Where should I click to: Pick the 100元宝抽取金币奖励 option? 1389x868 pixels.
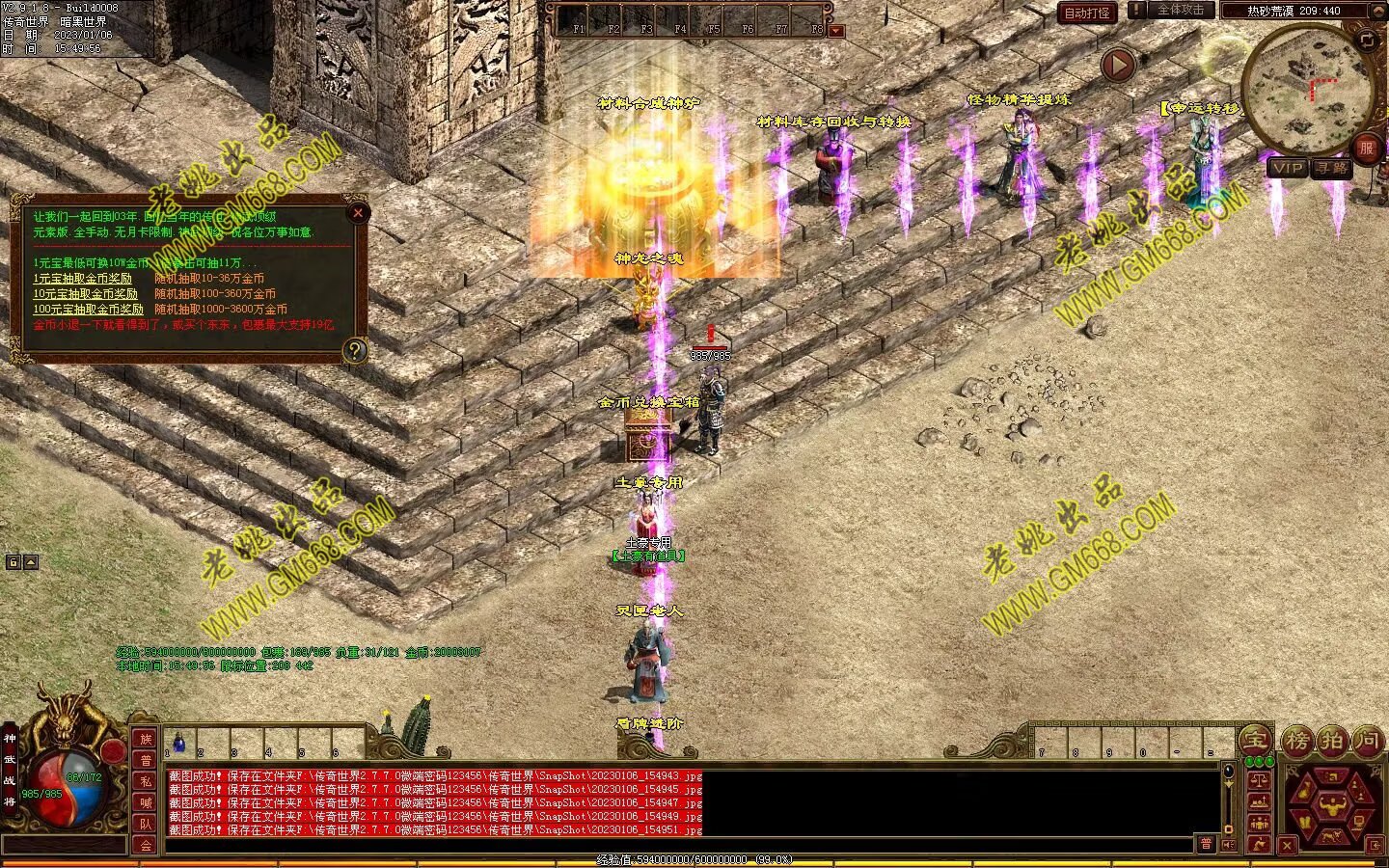[88, 310]
